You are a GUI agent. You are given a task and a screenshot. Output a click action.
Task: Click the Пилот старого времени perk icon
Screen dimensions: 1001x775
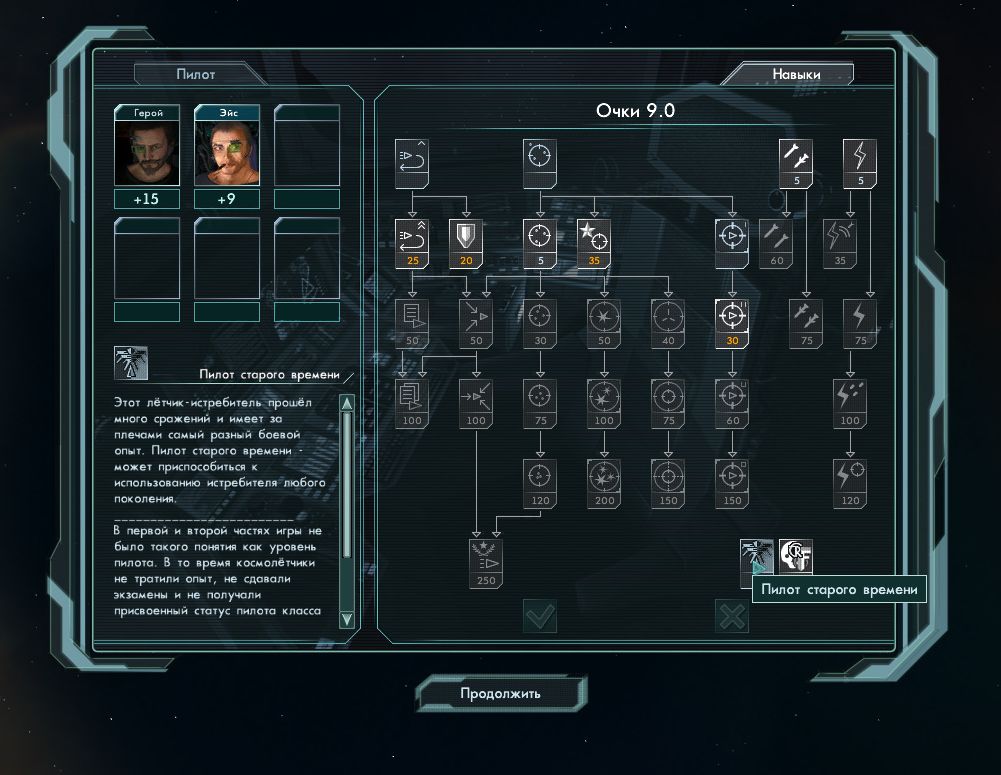coord(756,557)
